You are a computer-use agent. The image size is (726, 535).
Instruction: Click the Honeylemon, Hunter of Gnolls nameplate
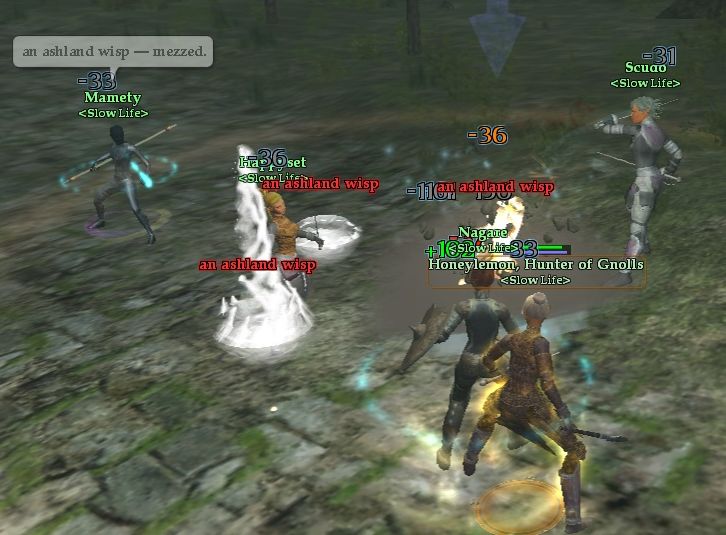536,265
